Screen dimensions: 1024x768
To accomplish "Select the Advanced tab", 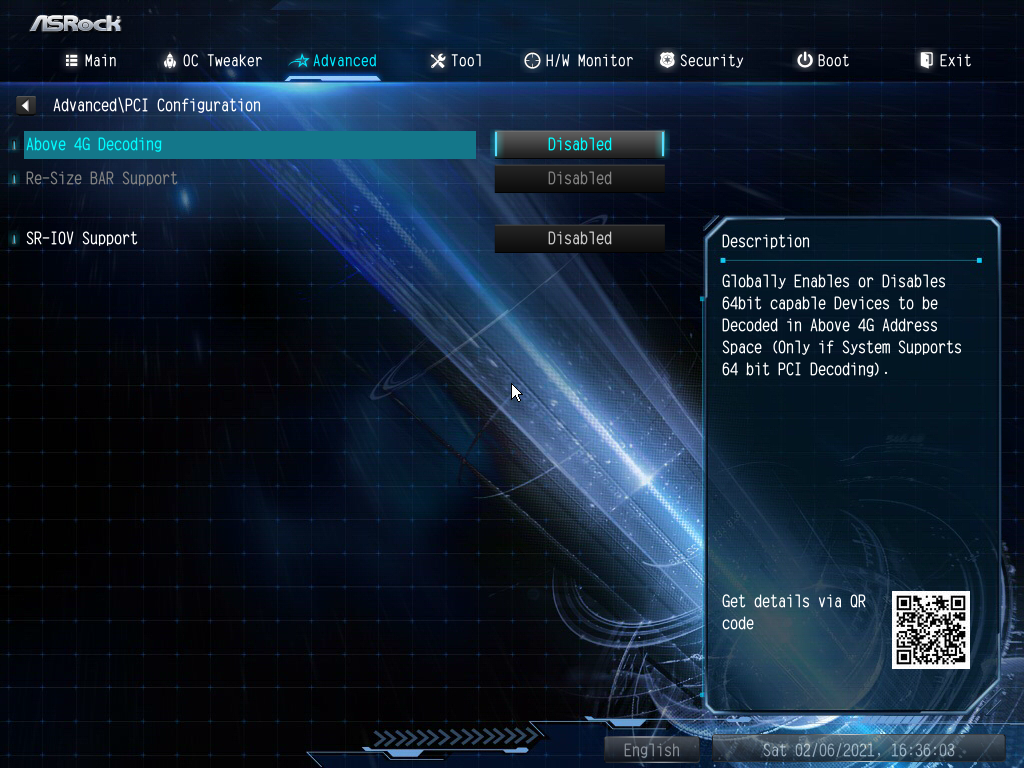I will coord(333,61).
